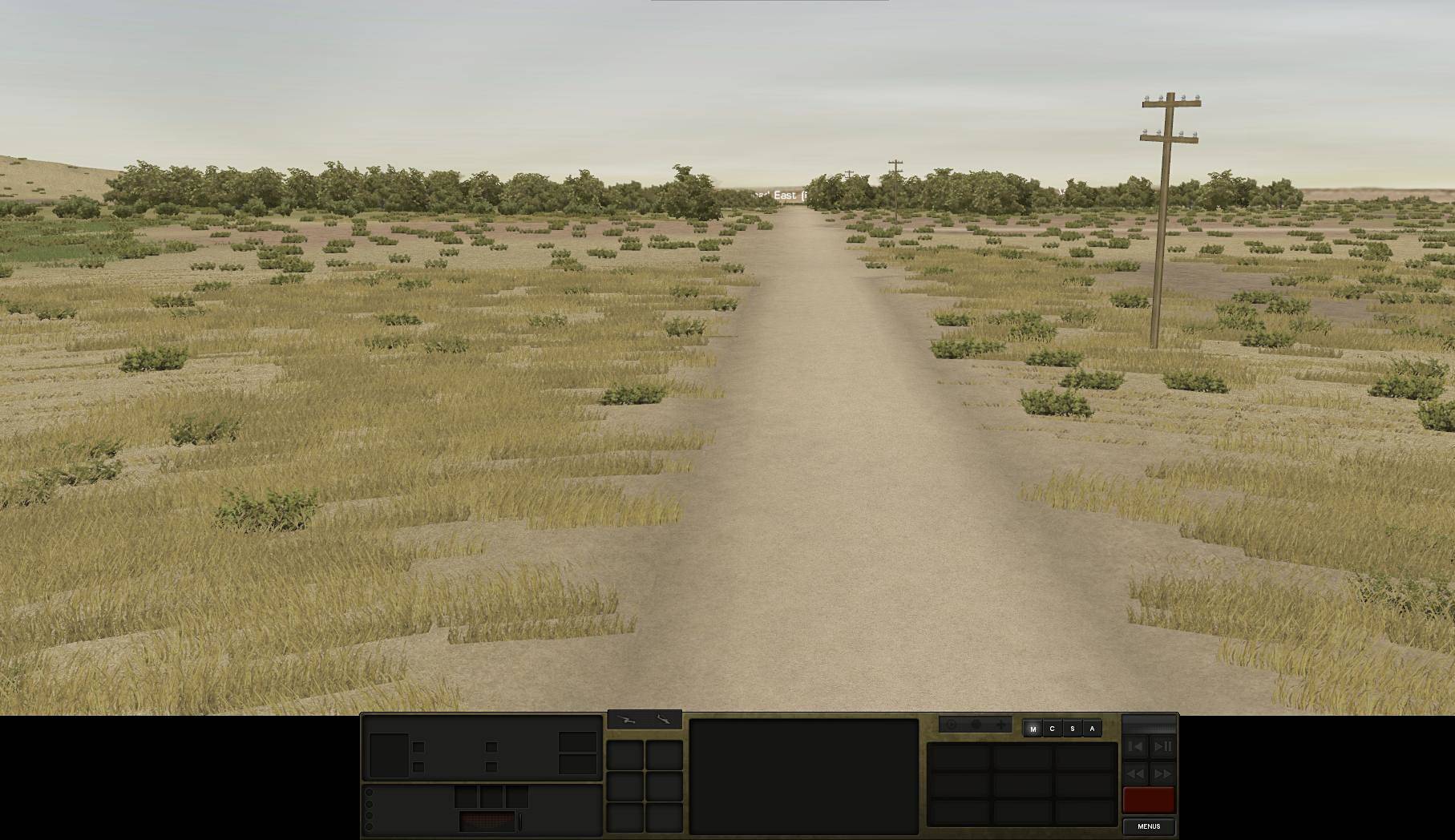Switch to the M movement commands tab
The image size is (1455, 840).
tap(1034, 728)
